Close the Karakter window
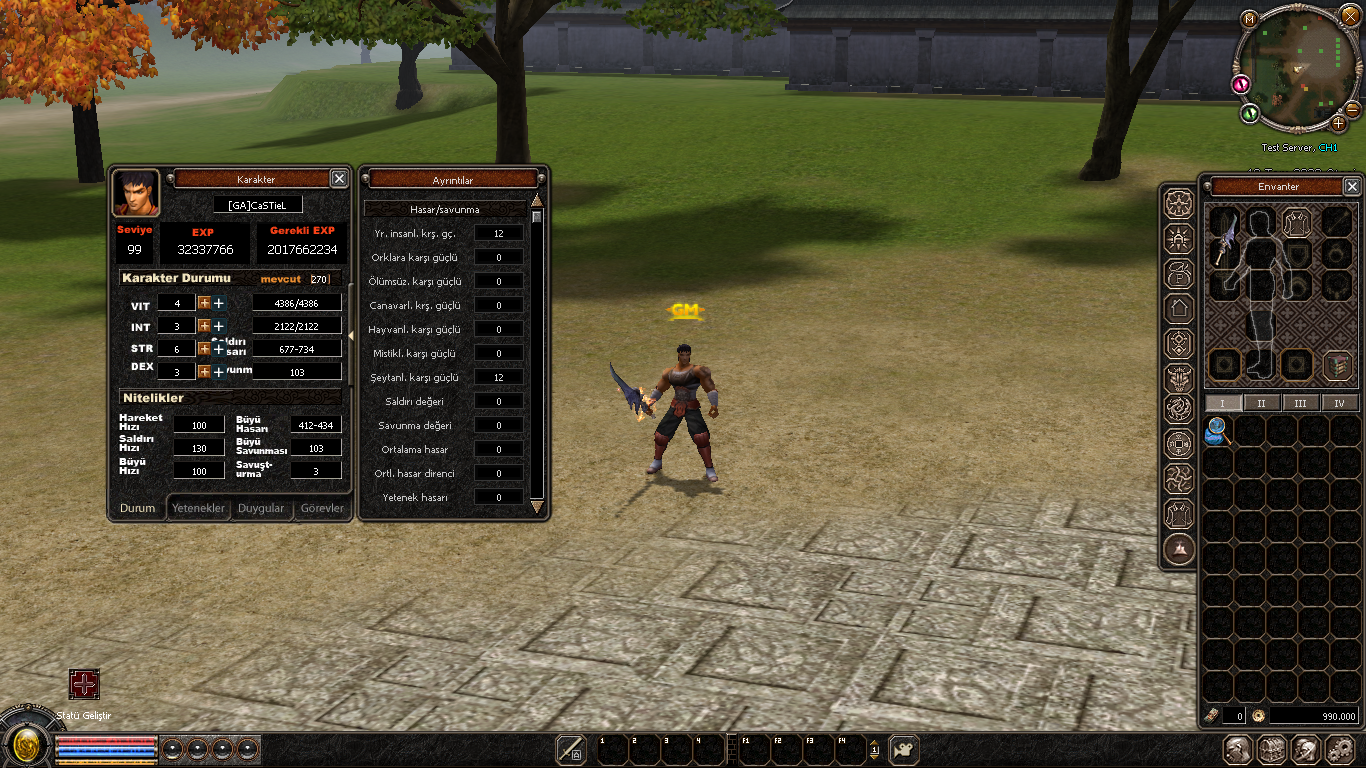The width and height of the screenshot is (1366, 768). pos(339,178)
